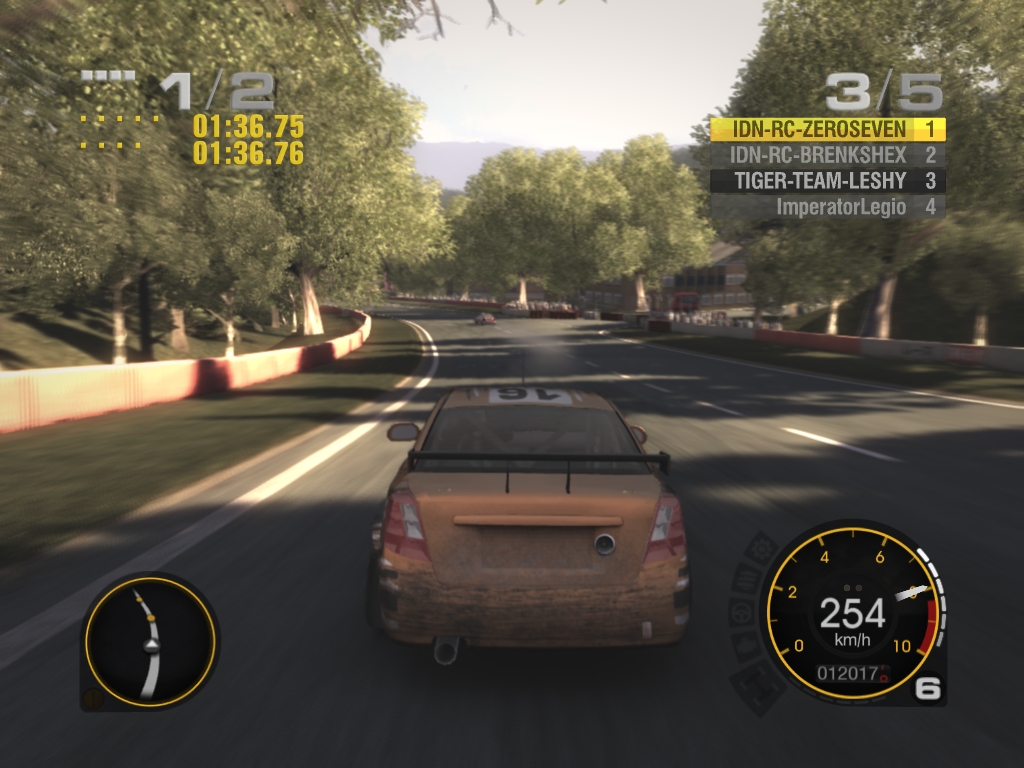Click the circular track minimap
This screenshot has width=1024, height=768.
click(x=149, y=641)
